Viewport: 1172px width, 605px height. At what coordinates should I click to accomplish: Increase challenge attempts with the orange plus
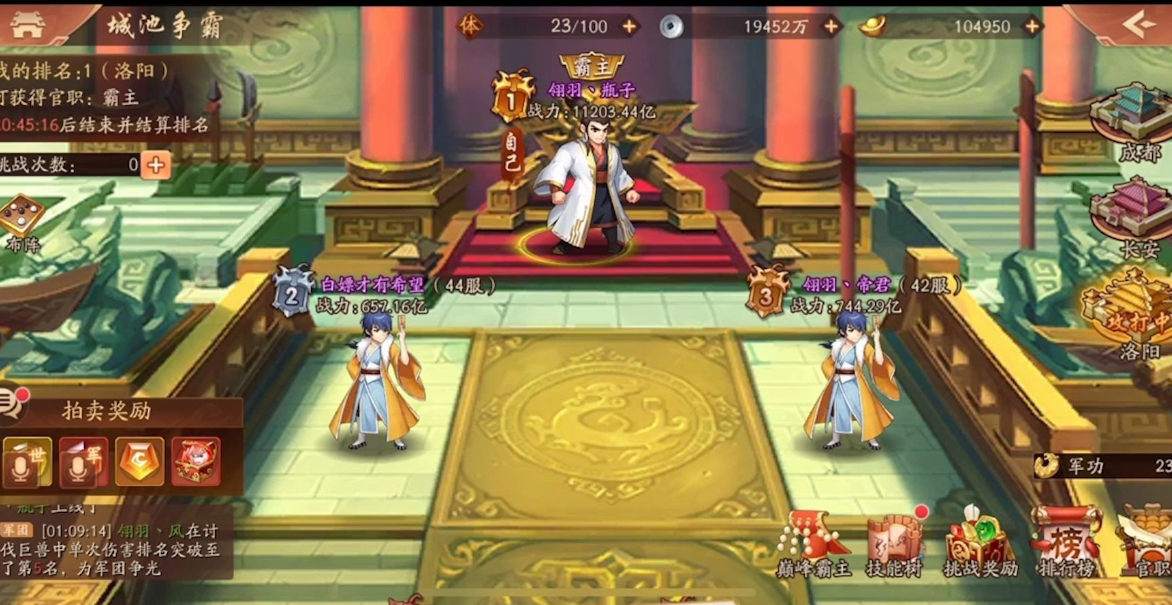point(155,165)
